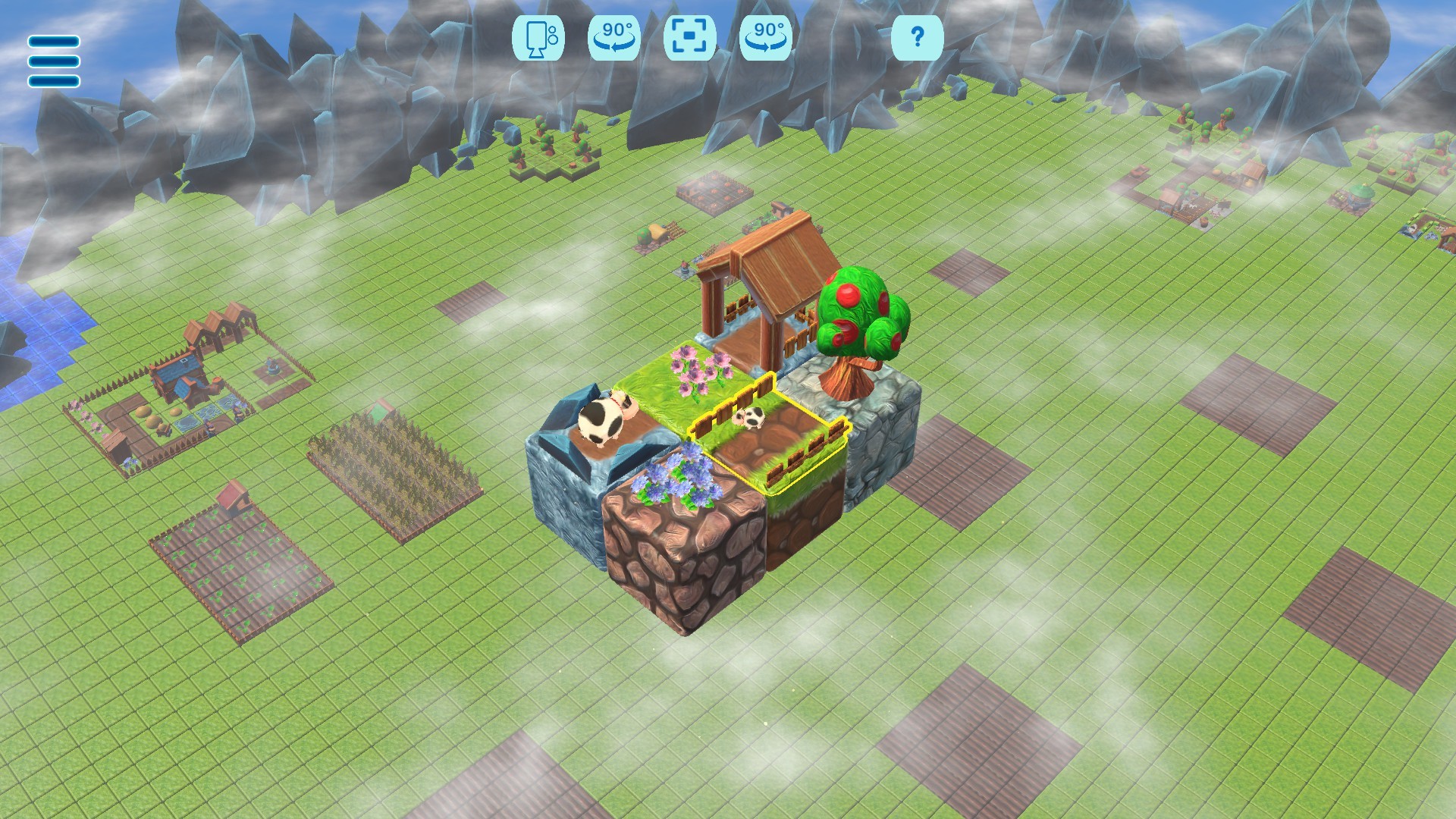Click the screenshot camera-mode icon

coord(540,39)
